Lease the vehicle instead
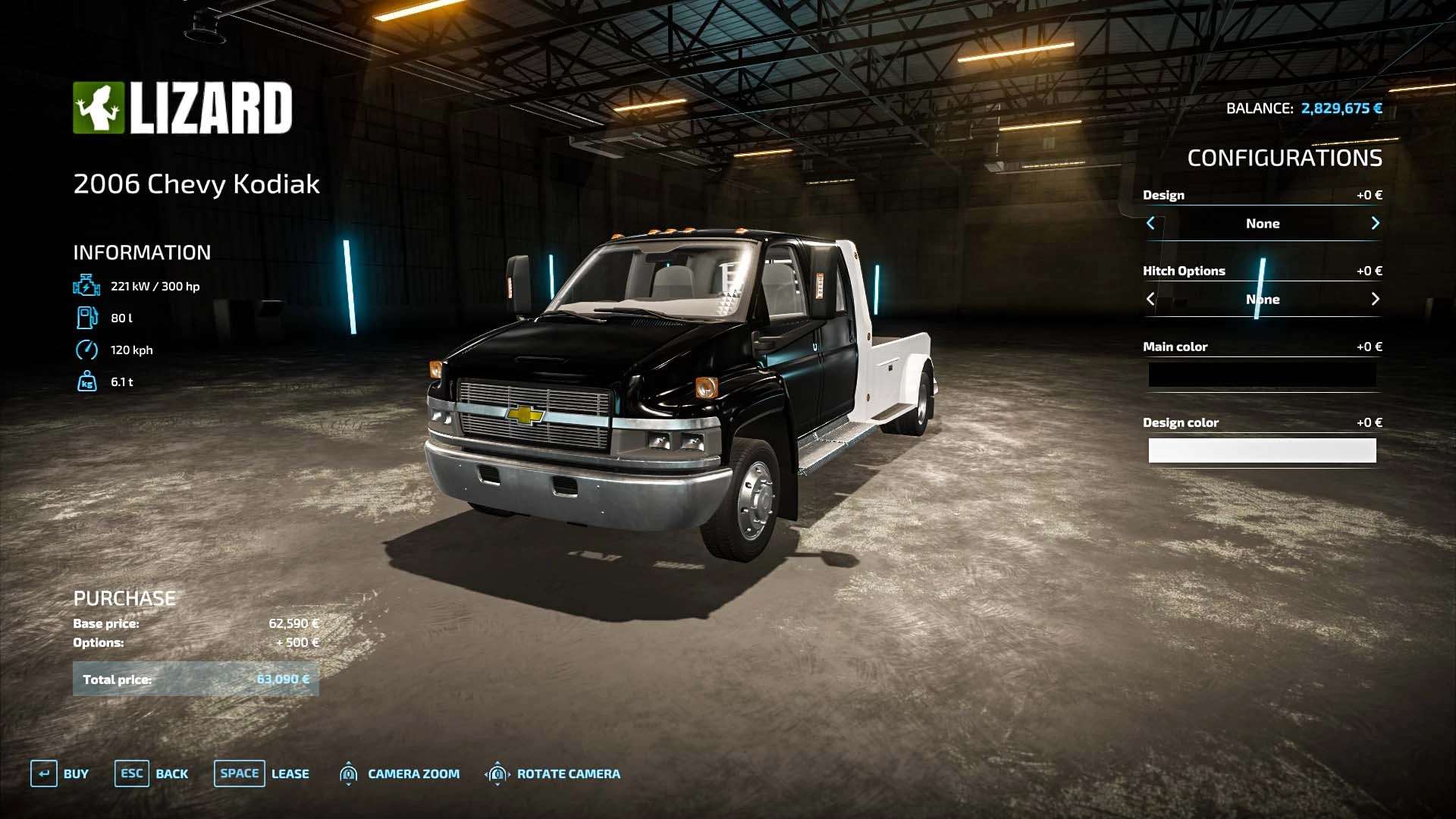This screenshot has height=819, width=1456. click(262, 773)
